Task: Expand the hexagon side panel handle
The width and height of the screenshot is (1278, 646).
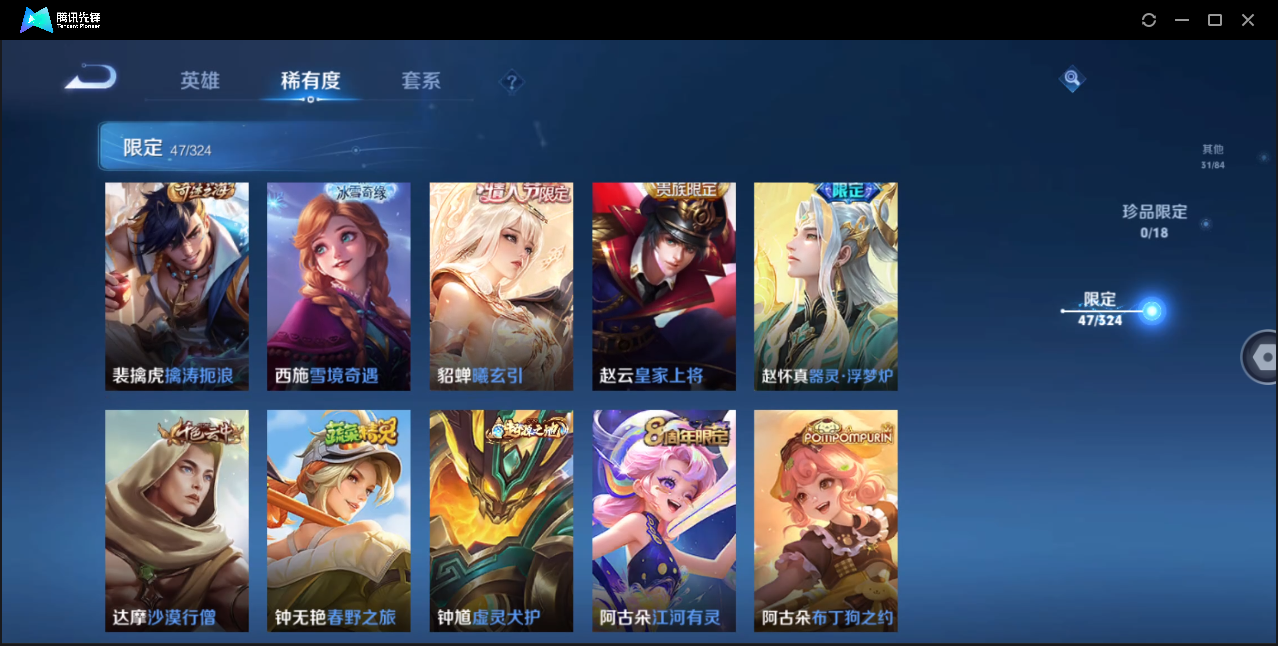Action: (x=1262, y=357)
